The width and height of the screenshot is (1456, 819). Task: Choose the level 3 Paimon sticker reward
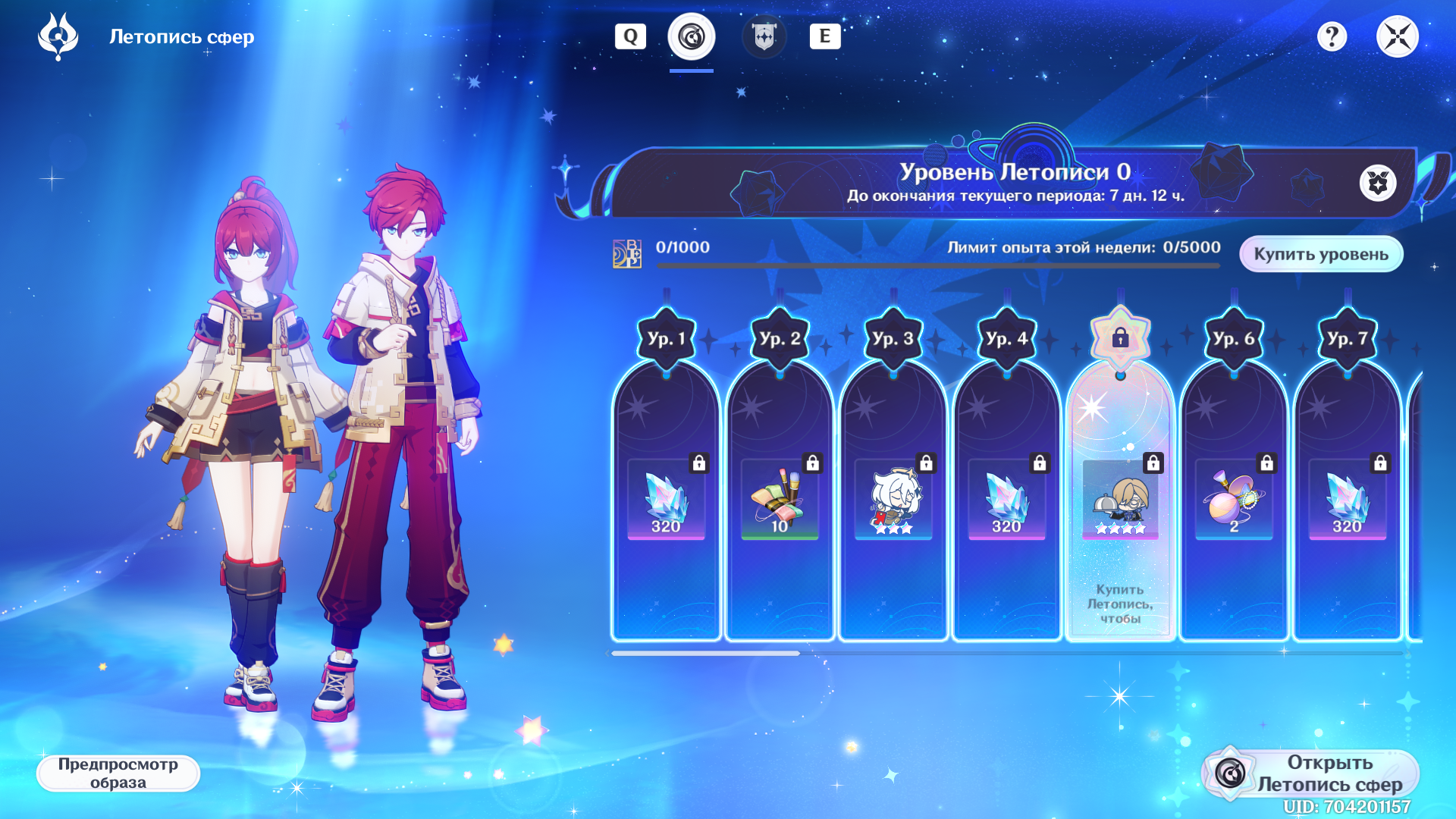coord(893,500)
